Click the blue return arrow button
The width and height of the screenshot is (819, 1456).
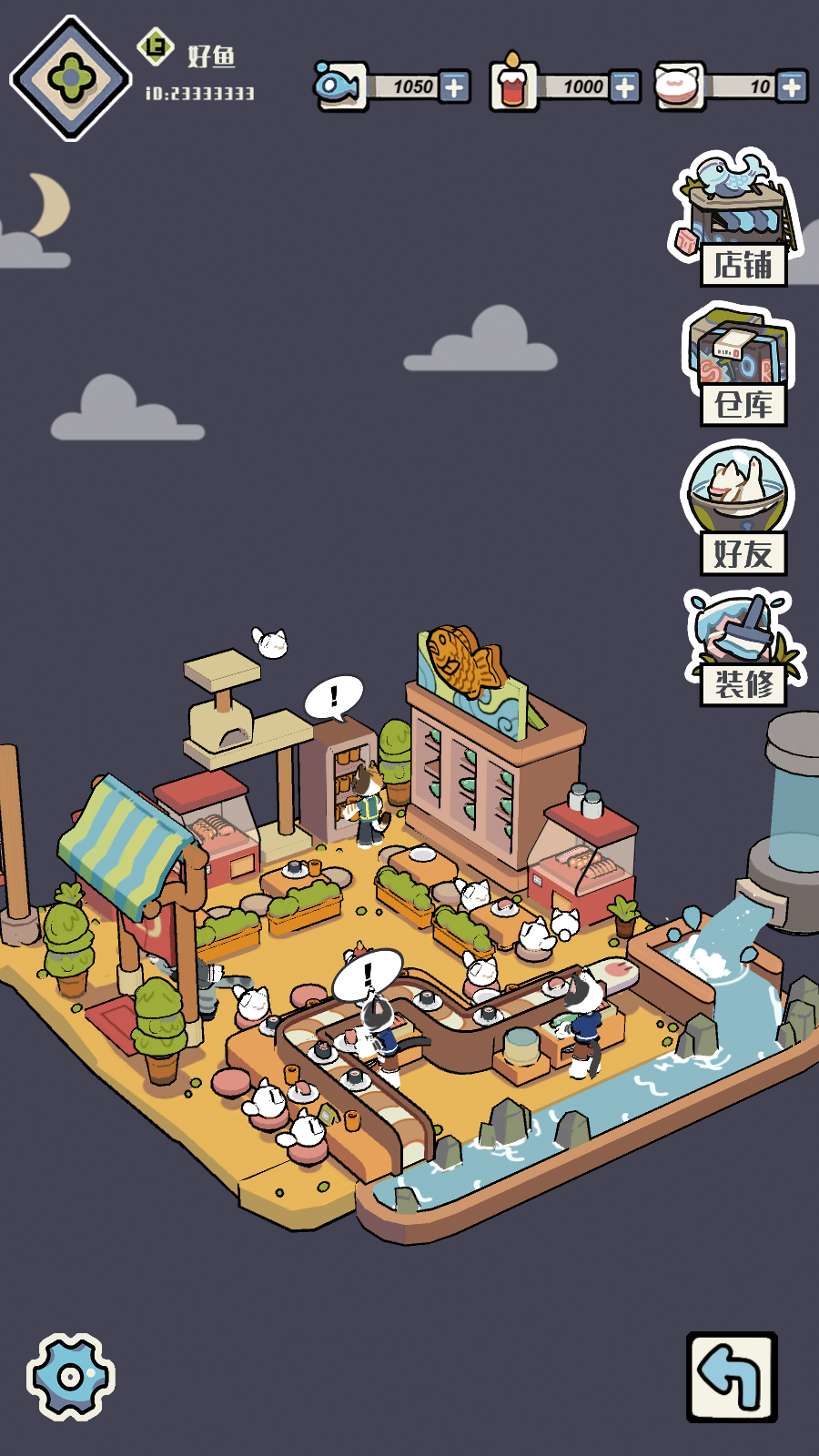pyautogui.click(x=732, y=1376)
